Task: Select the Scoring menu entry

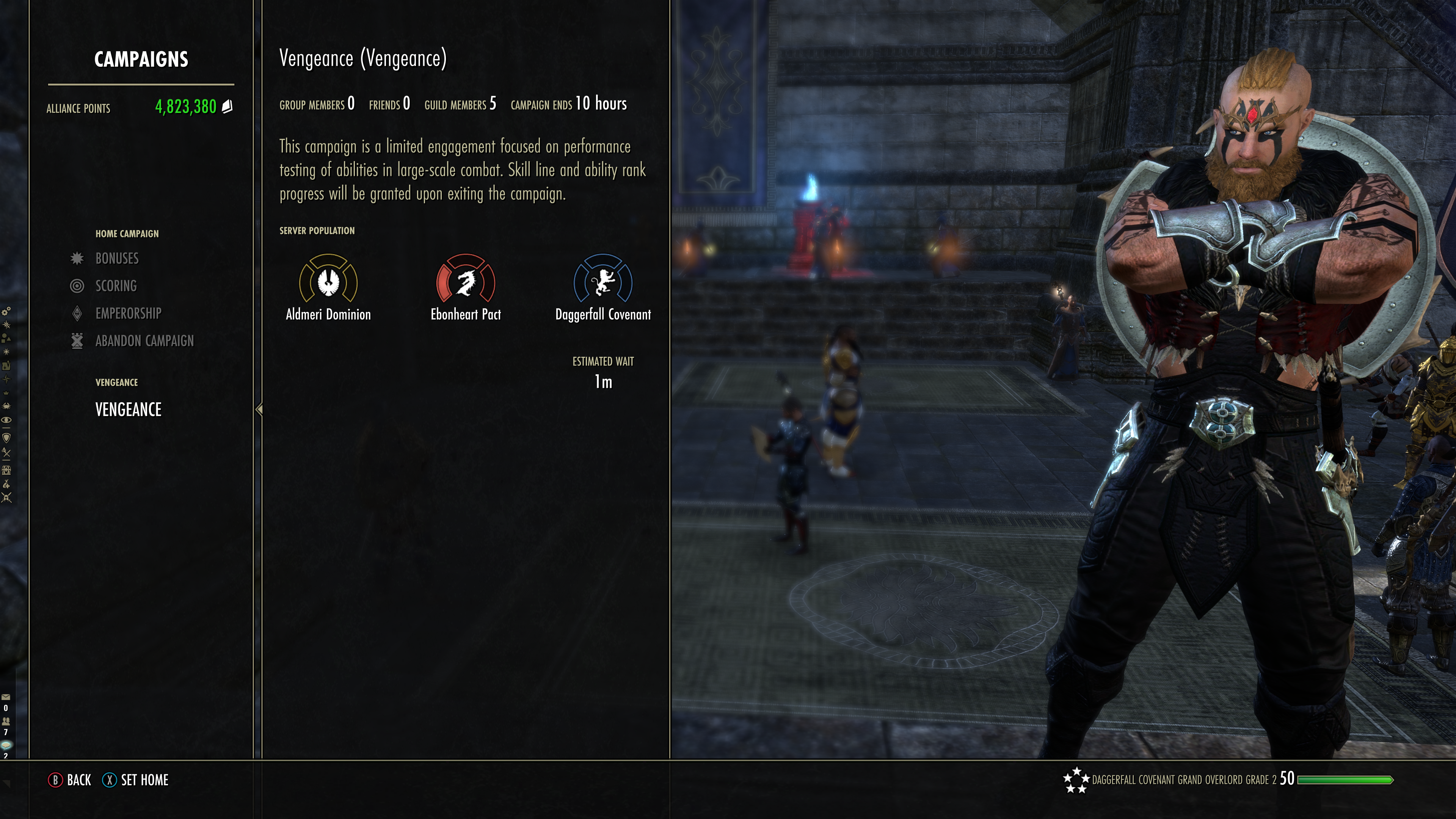Action: [116, 286]
